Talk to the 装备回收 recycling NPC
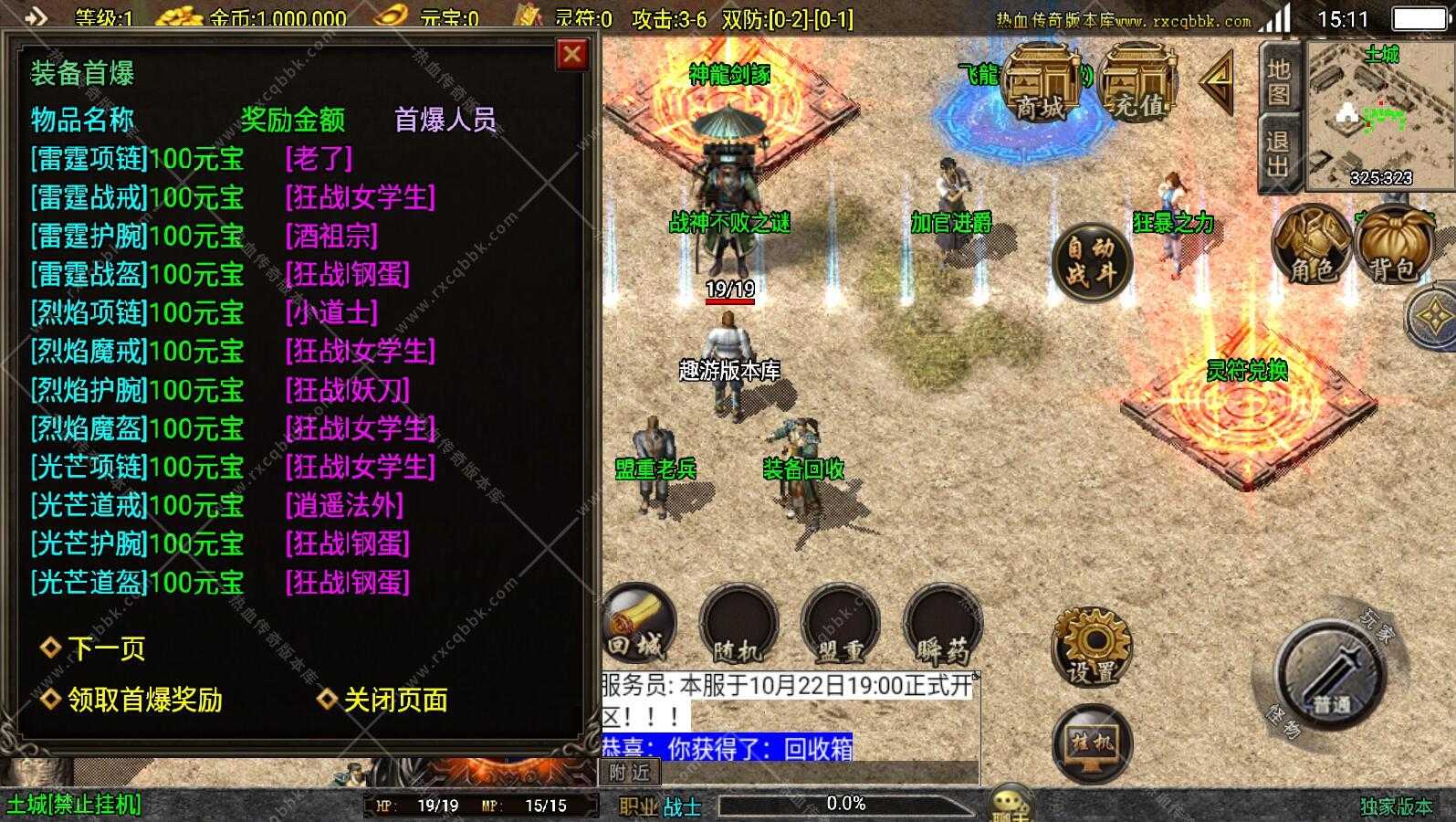1456x822 pixels. click(x=801, y=466)
